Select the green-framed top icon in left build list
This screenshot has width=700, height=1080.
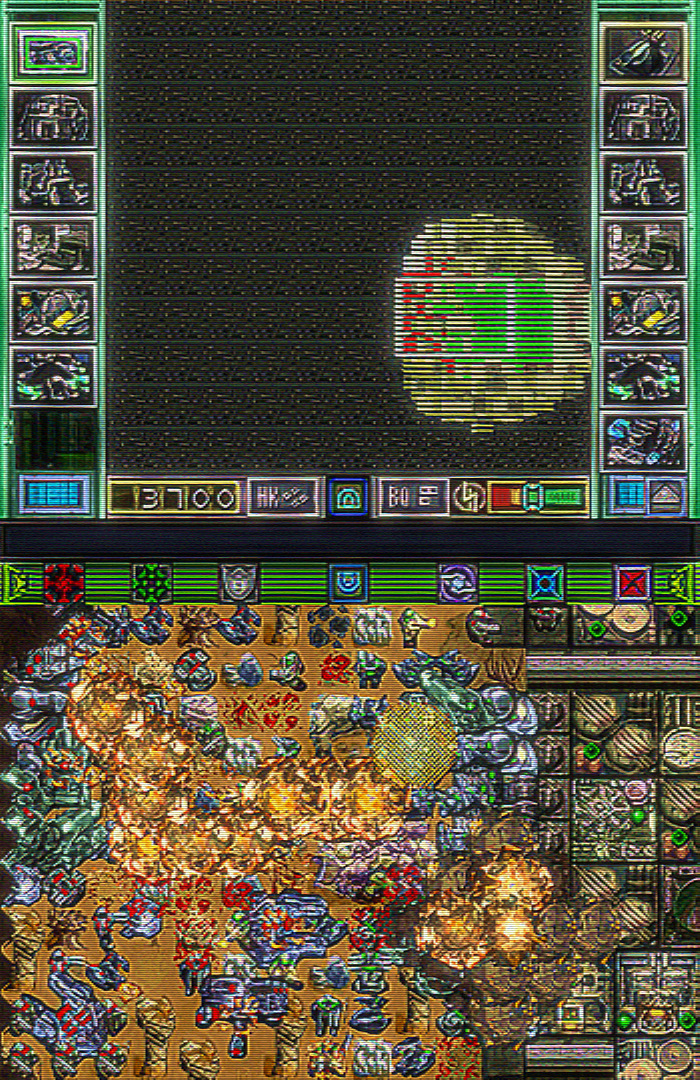coord(53,52)
